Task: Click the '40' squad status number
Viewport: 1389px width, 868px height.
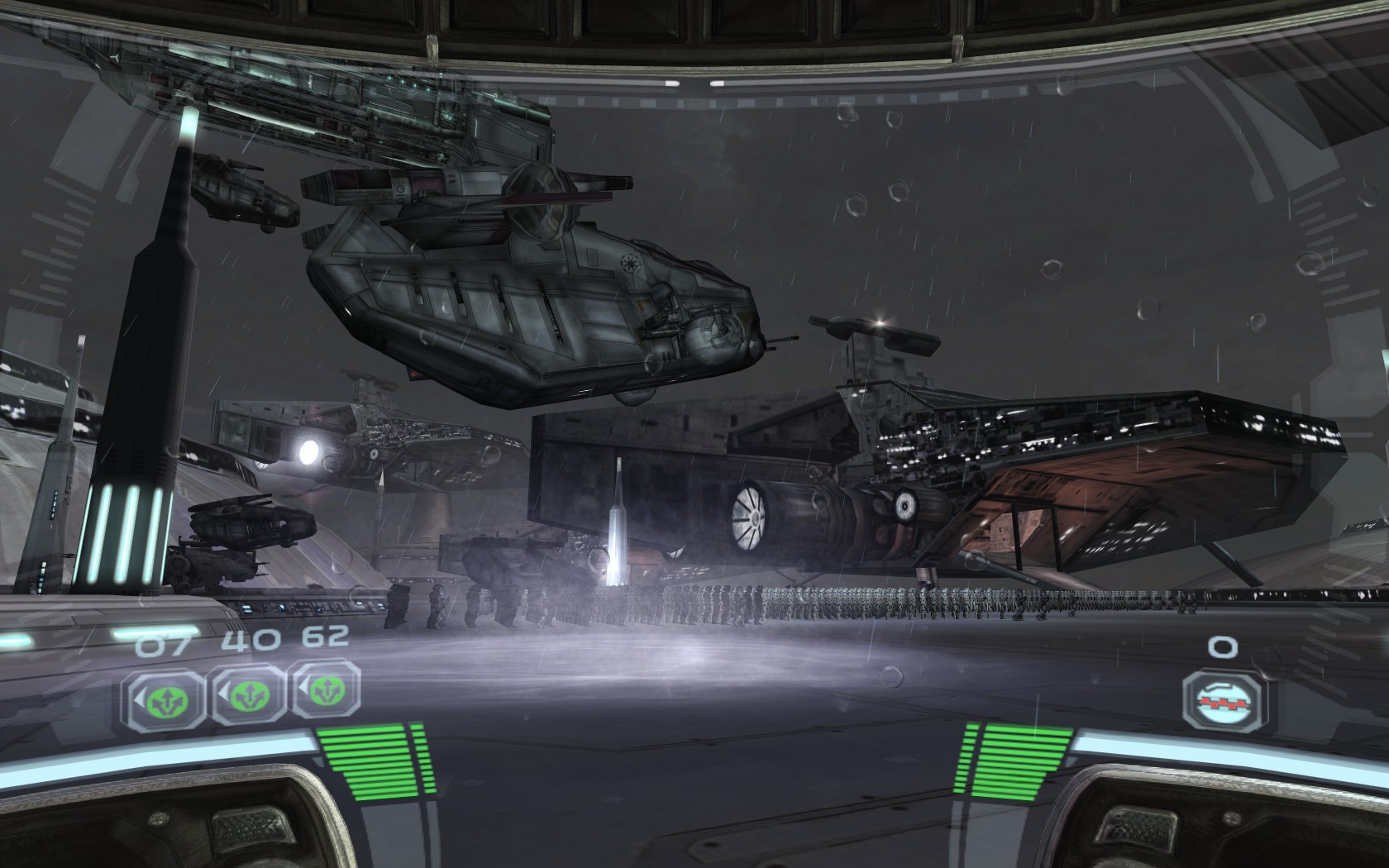Action: point(251,641)
